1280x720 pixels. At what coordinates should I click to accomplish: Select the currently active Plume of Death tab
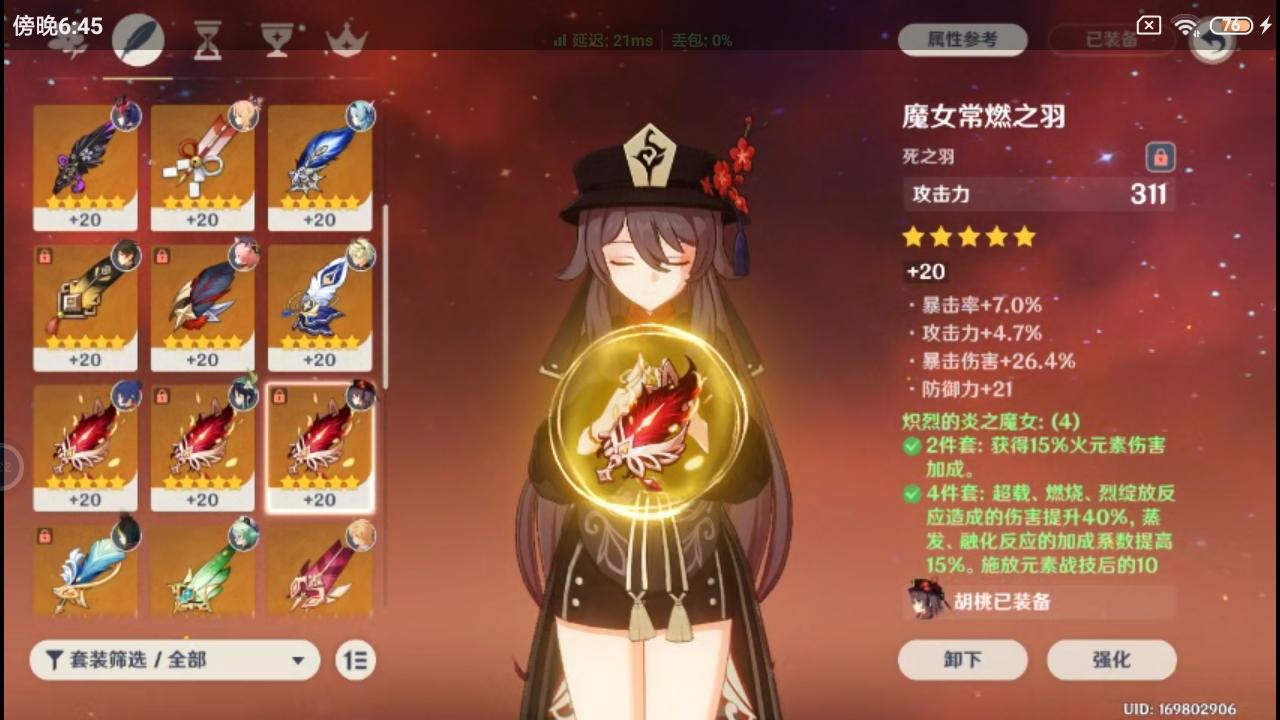(x=137, y=40)
